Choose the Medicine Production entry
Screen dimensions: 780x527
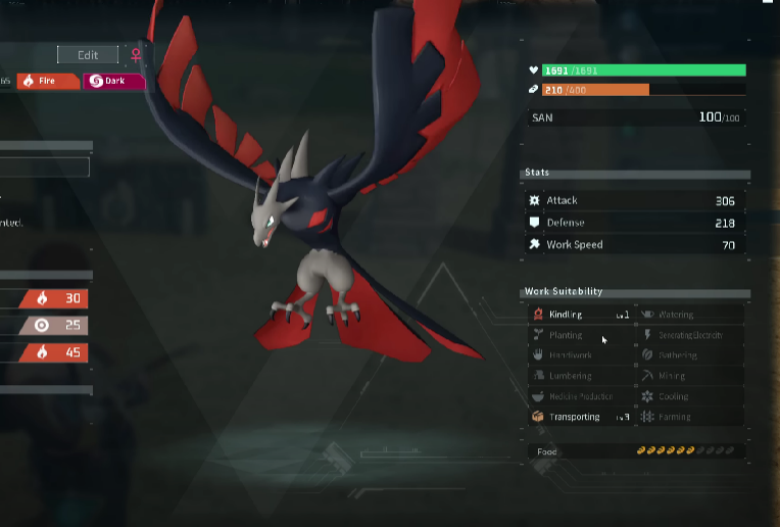pyautogui.click(x=581, y=397)
